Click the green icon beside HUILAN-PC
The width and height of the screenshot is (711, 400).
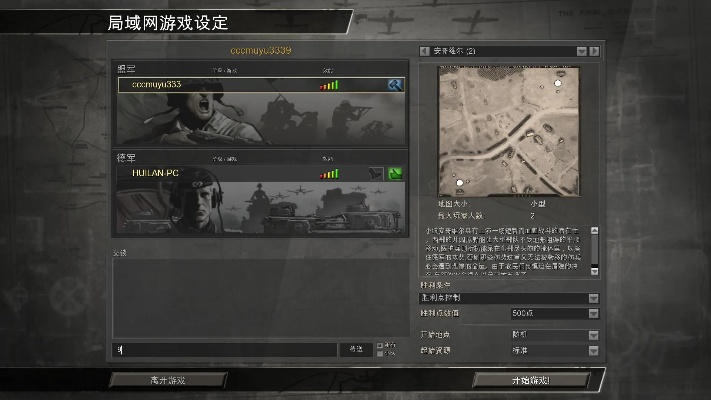(x=395, y=173)
